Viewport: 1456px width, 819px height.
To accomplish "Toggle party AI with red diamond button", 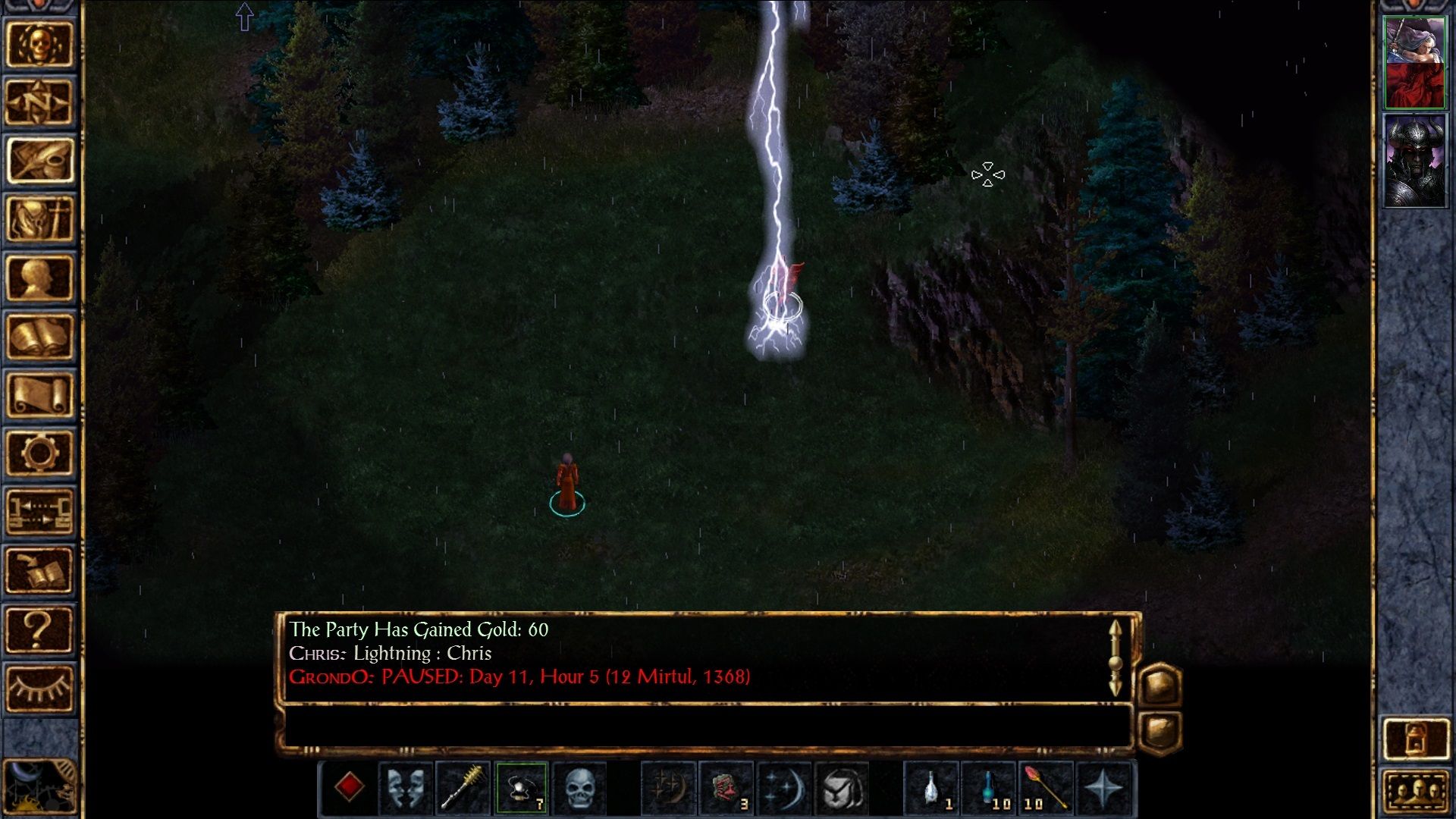I will click(x=349, y=788).
